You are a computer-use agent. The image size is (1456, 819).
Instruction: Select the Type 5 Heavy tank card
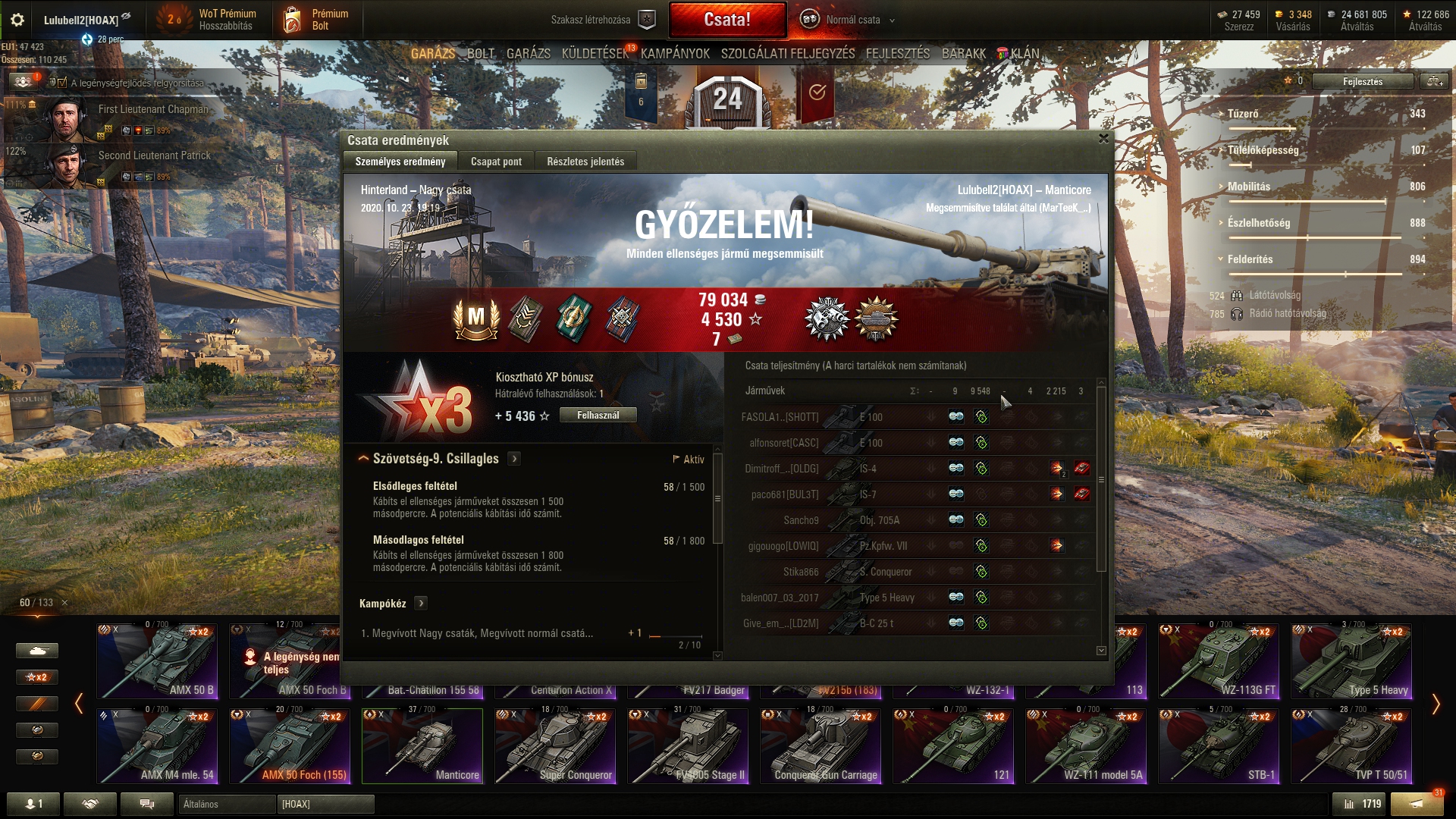1351,661
